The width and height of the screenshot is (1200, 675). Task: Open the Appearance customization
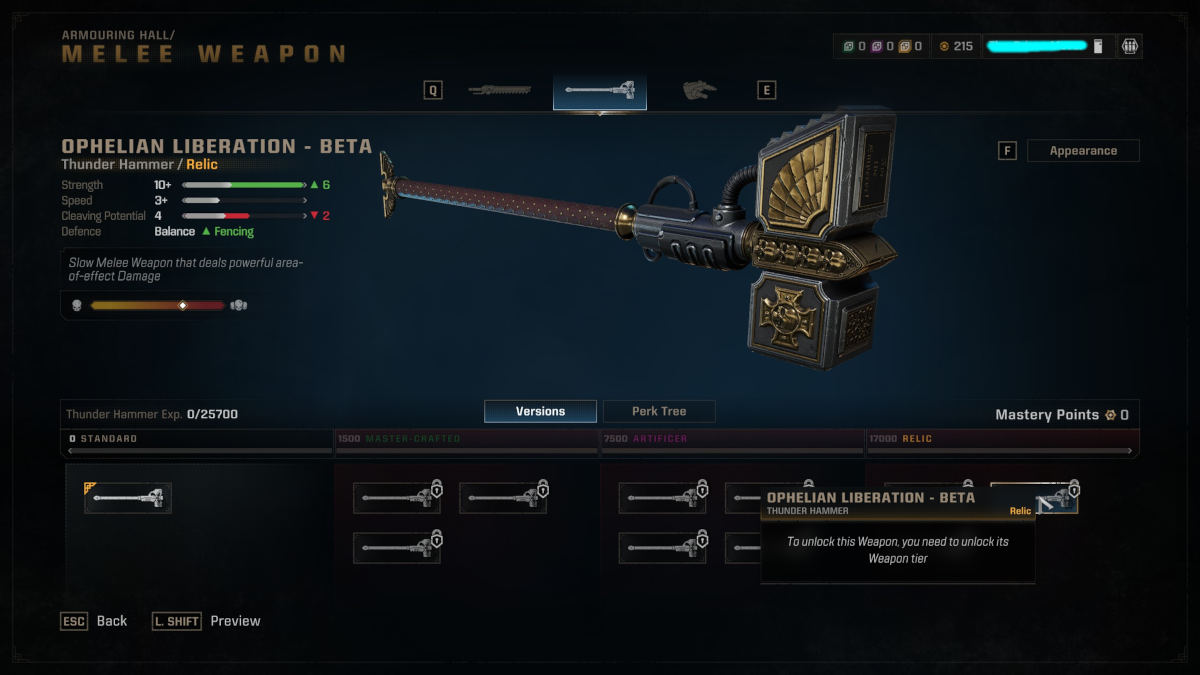click(x=1083, y=151)
